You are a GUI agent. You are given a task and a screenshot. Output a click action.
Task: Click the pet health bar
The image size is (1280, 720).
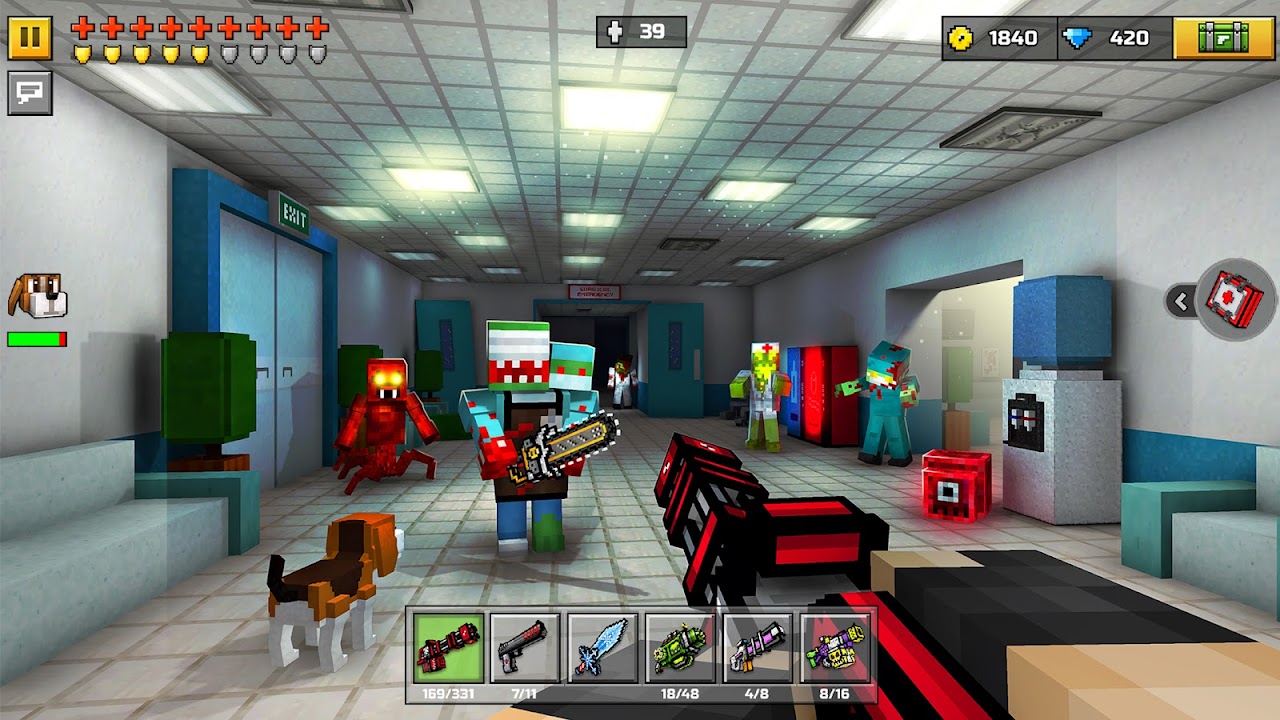pyautogui.click(x=38, y=338)
